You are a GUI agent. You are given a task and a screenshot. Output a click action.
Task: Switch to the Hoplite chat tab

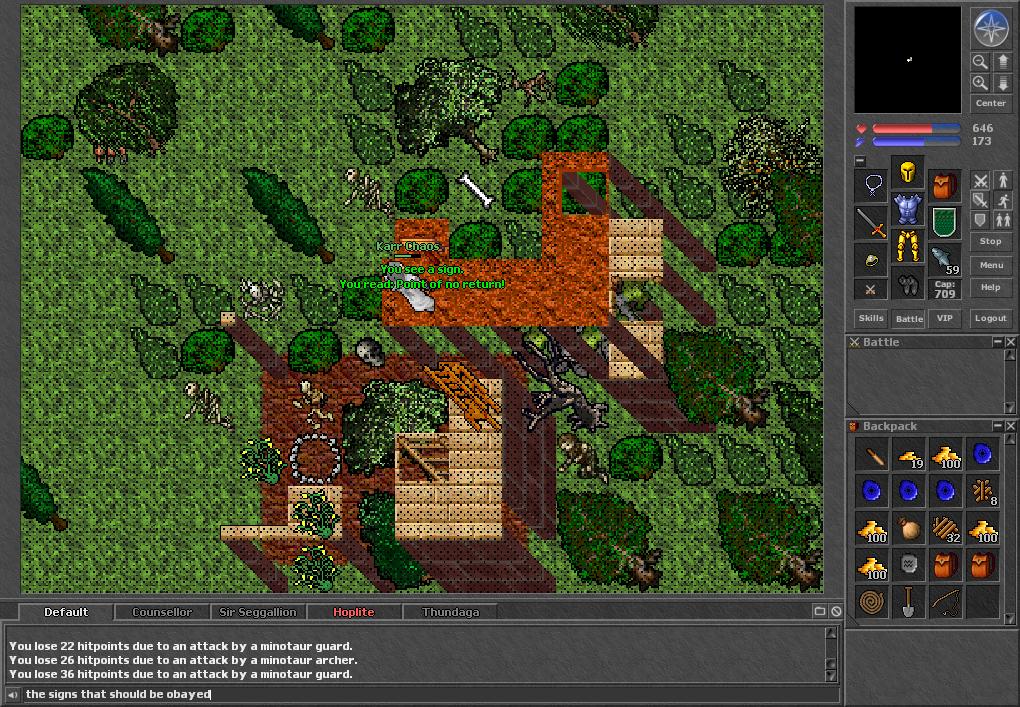click(354, 612)
